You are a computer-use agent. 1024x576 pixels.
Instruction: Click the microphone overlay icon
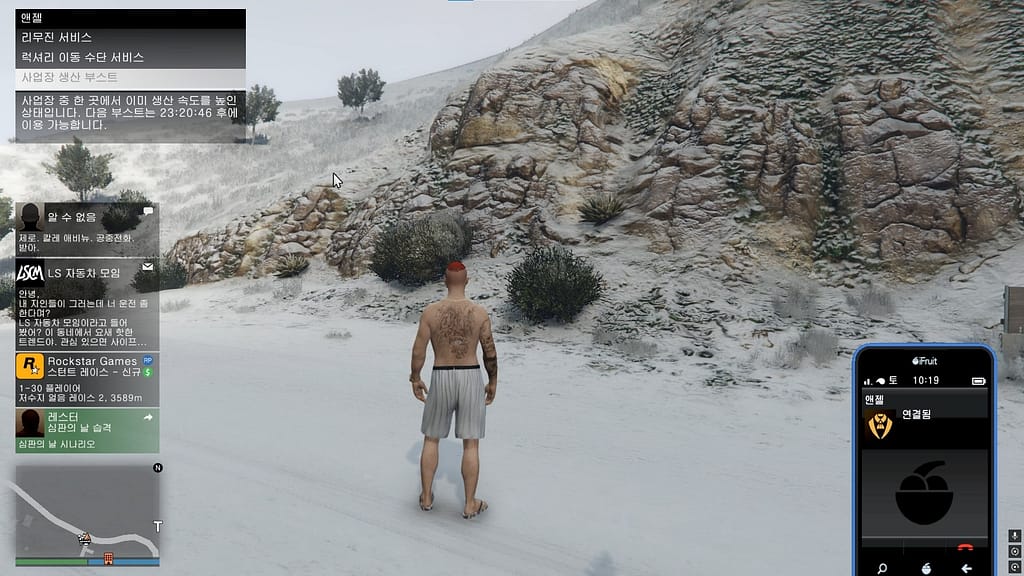tap(1012, 535)
